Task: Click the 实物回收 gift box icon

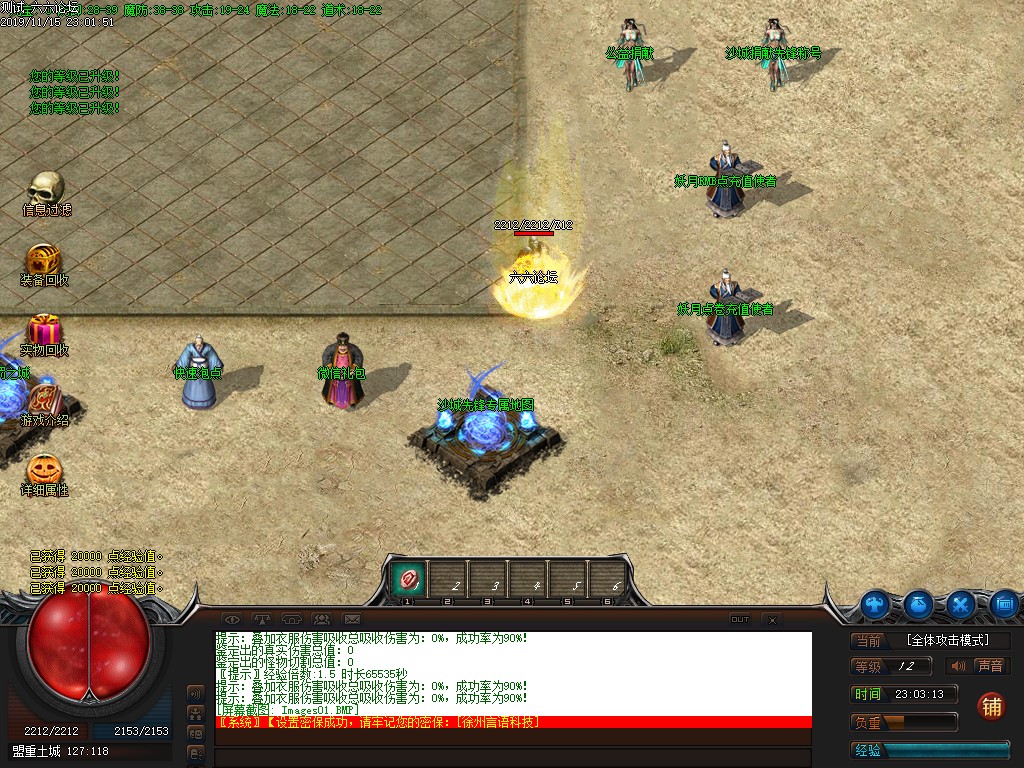Action: pyautogui.click(x=44, y=329)
